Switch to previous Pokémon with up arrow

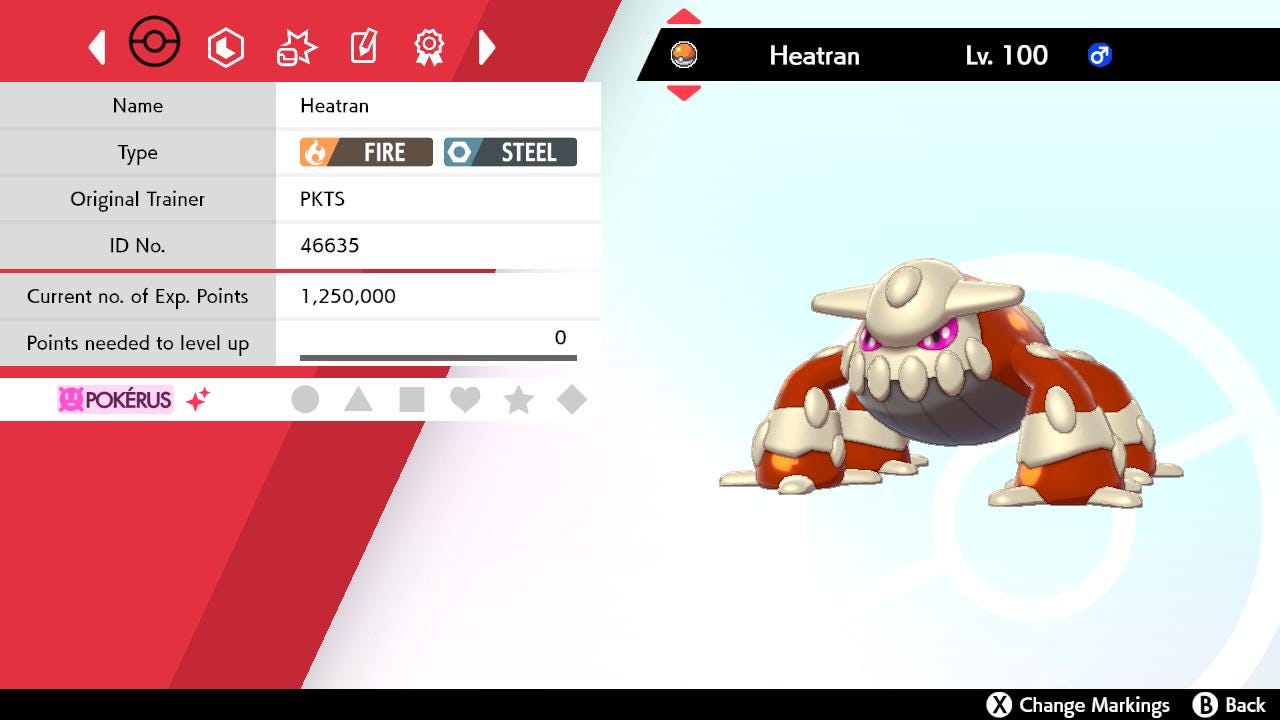click(683, 17)
